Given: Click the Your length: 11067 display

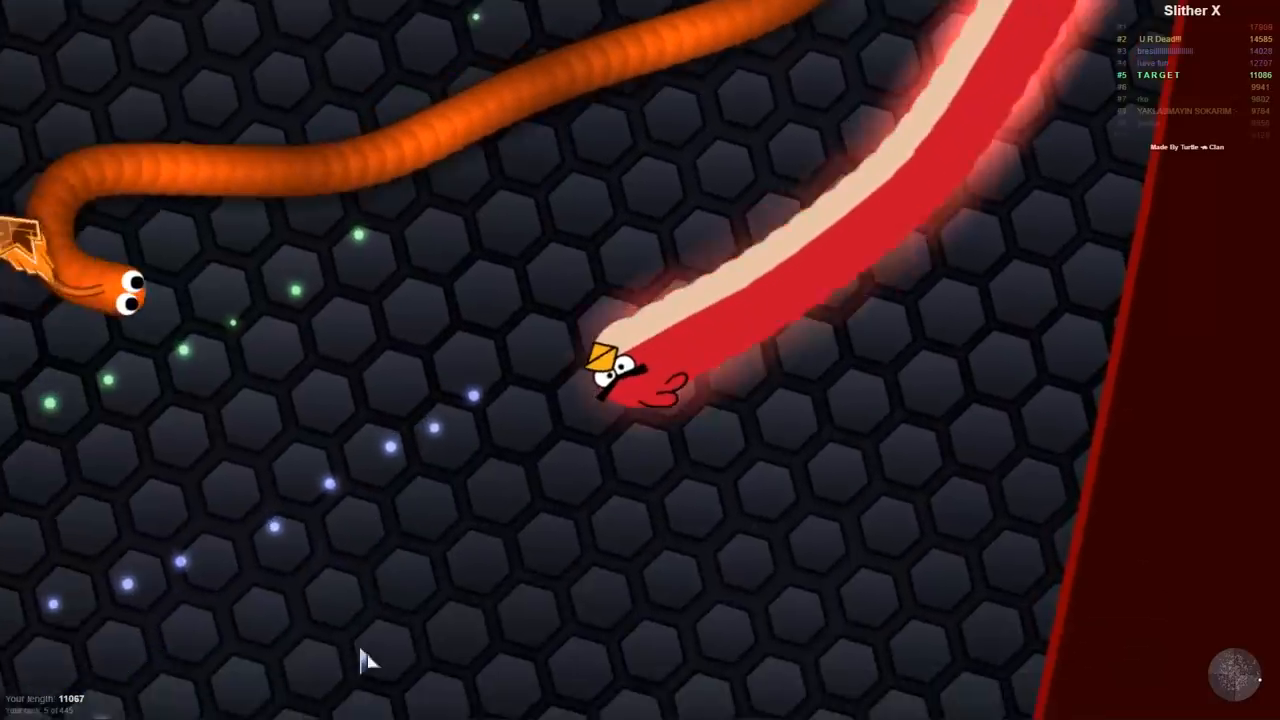Looking at the screenshot, I should coord(45,698).
